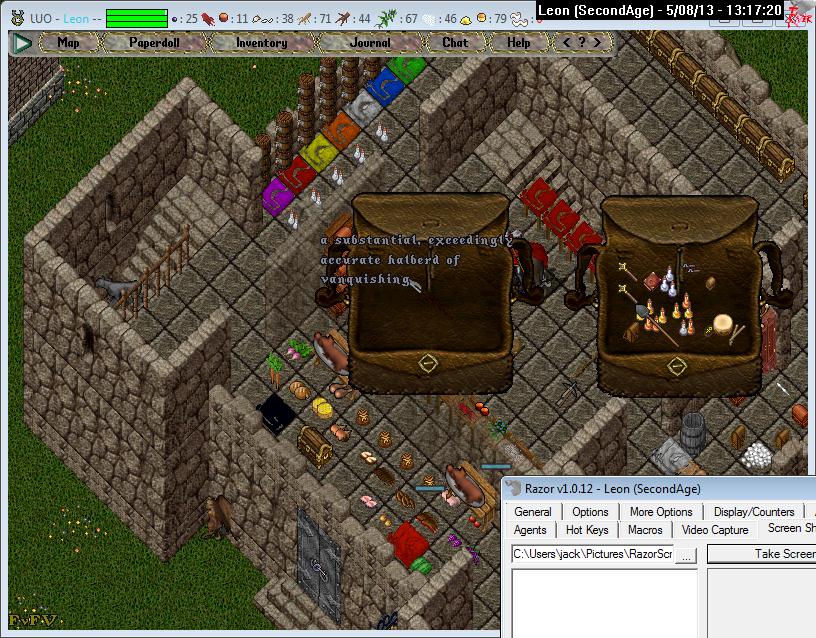Open the Map from the top menu bar
This screenshot has height=638, width=816.
point(68,43)
